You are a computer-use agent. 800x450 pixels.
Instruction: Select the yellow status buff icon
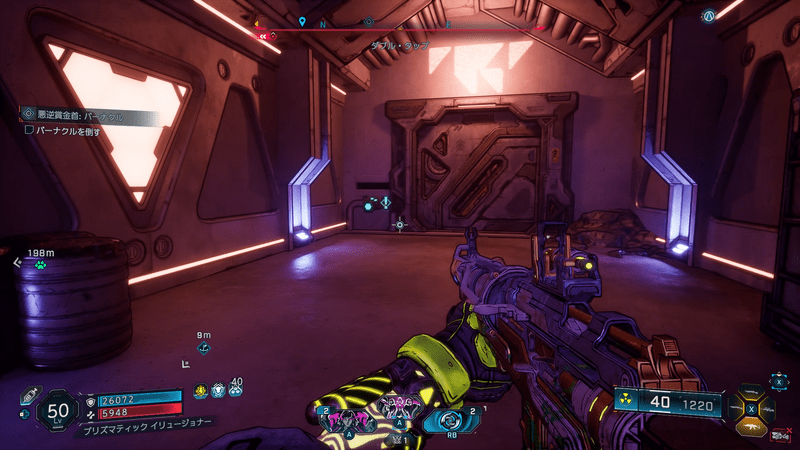[201, 390]
